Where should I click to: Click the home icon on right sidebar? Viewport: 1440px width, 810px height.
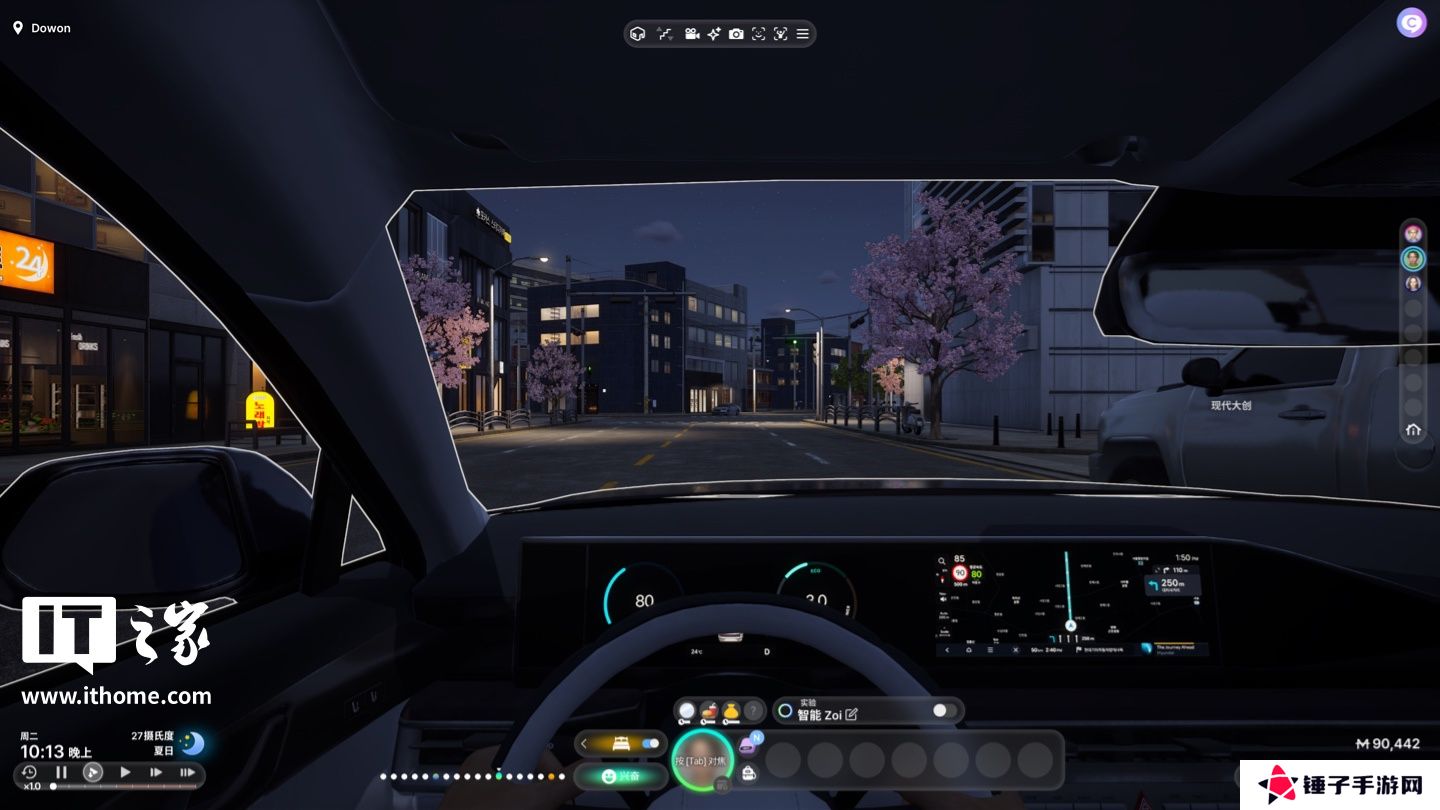click(1413, 430)
